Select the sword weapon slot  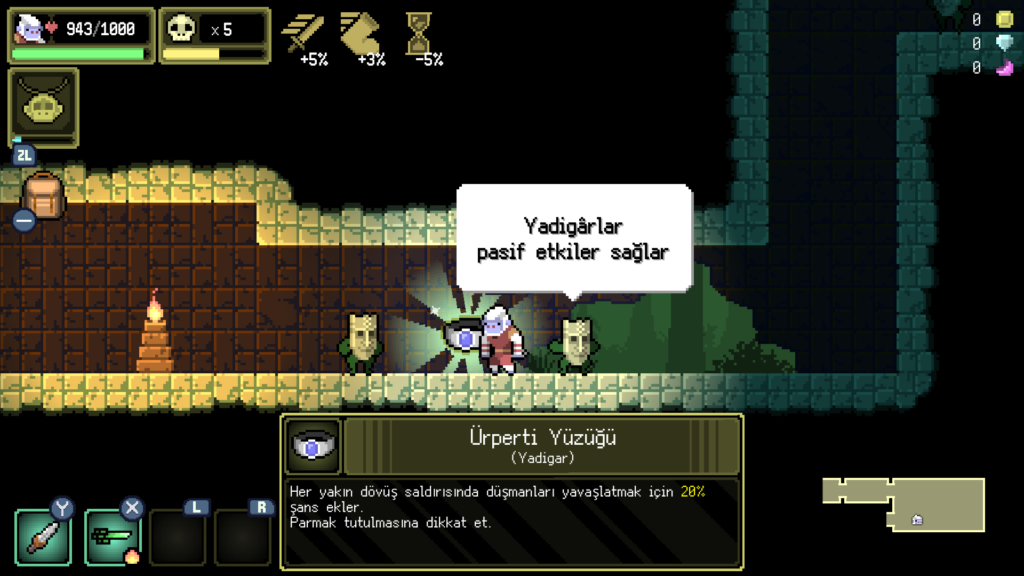[42, 537]
